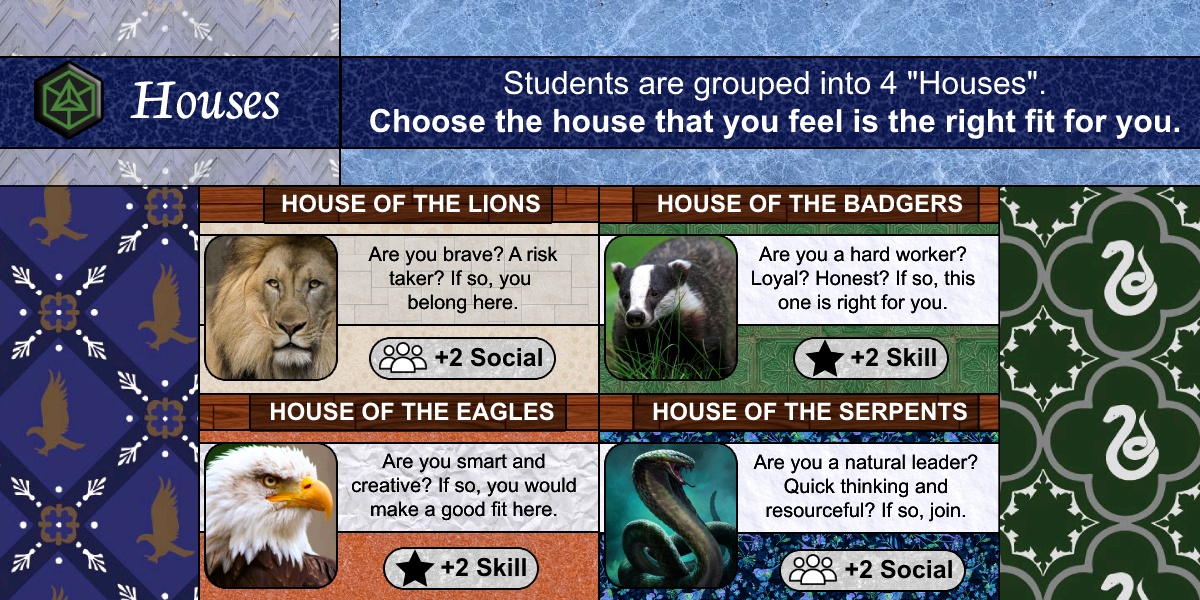Select the cobra portrait
This screenshot has width=1200, height=600.
click(x=670, y=515)
